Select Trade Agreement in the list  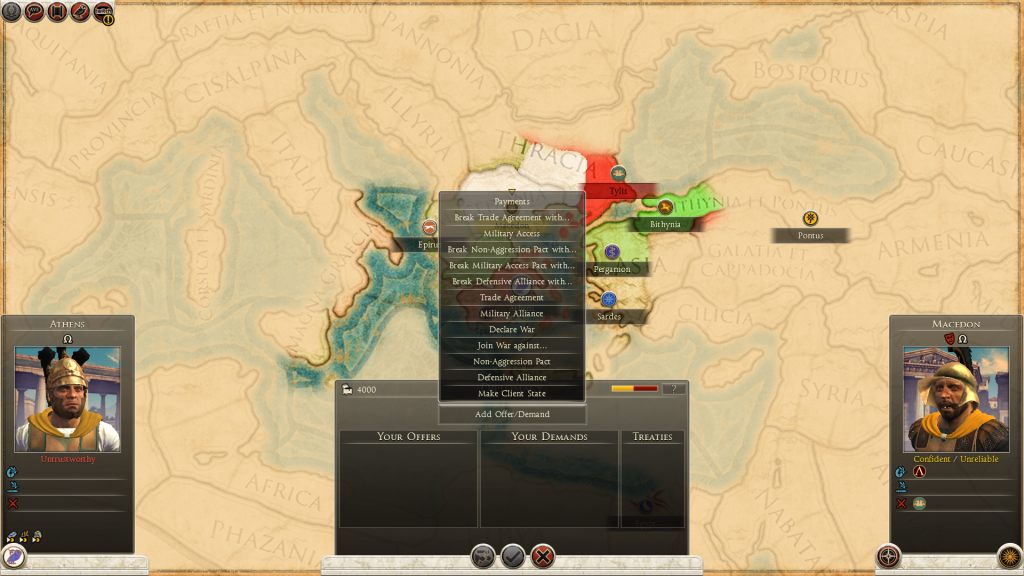(512, 297)
